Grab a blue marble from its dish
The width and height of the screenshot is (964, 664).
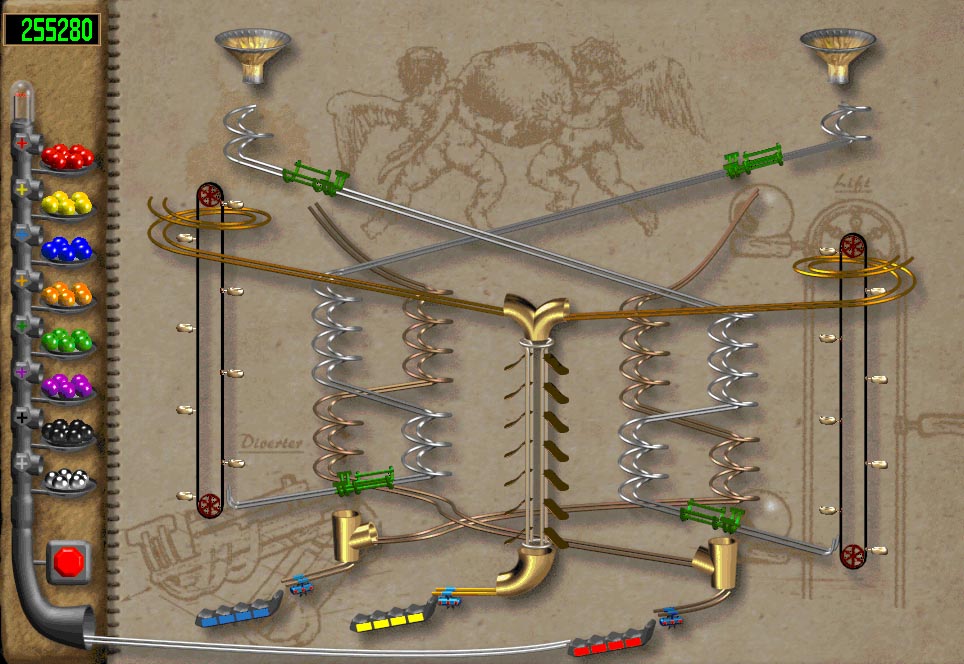(68, 248)
